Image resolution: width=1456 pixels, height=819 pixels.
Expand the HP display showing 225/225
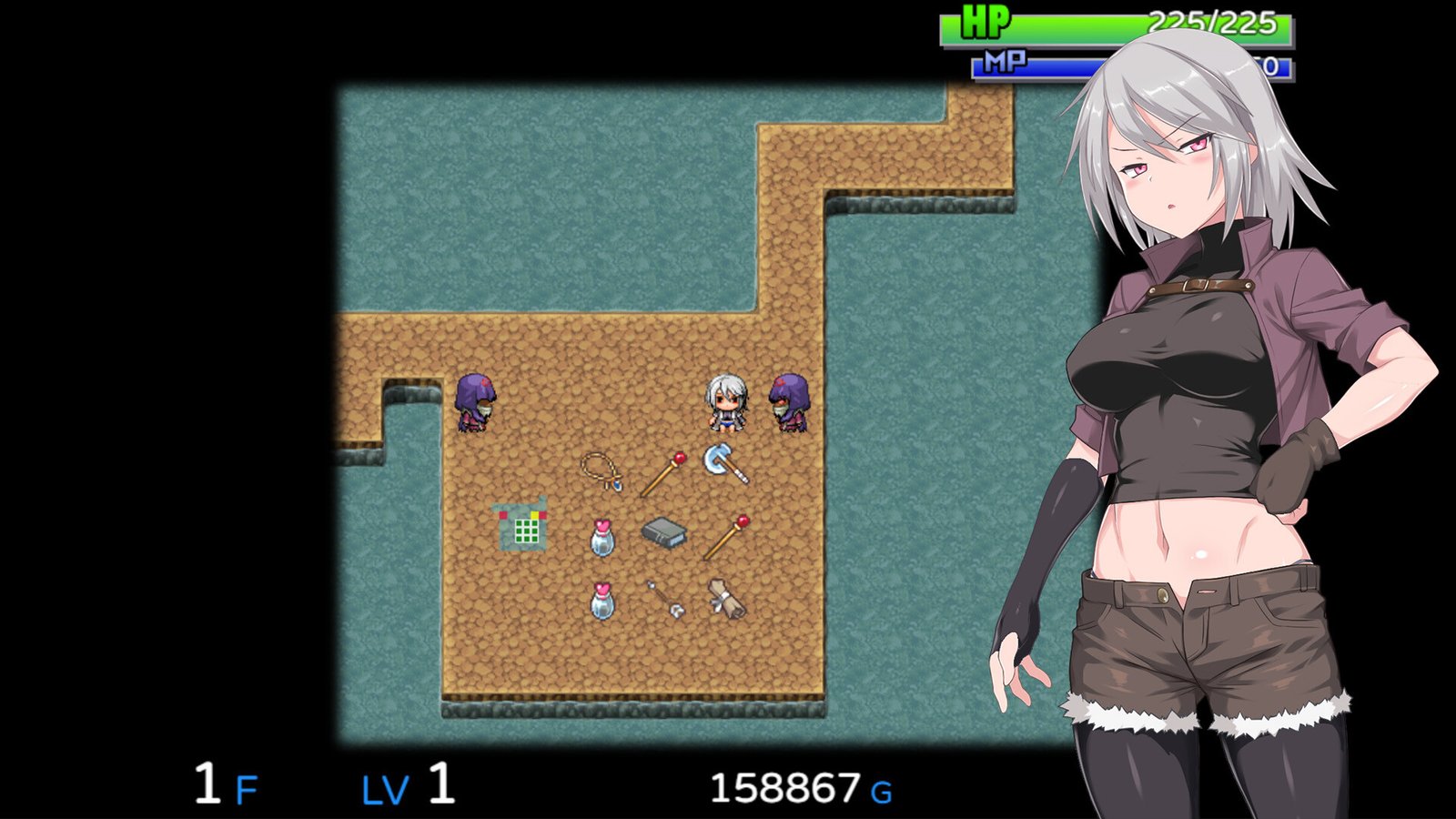point(1210,25)
